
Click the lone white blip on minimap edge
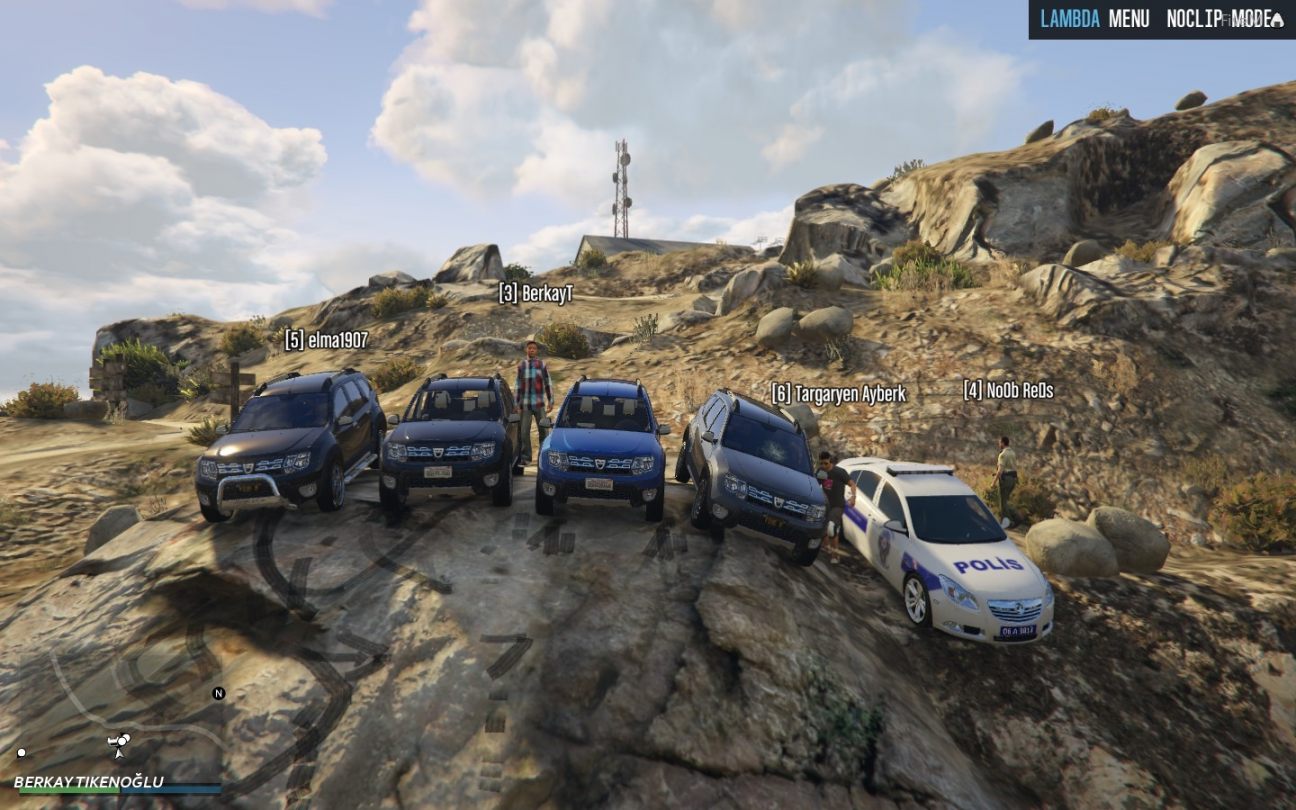click(x=21, y=753)
